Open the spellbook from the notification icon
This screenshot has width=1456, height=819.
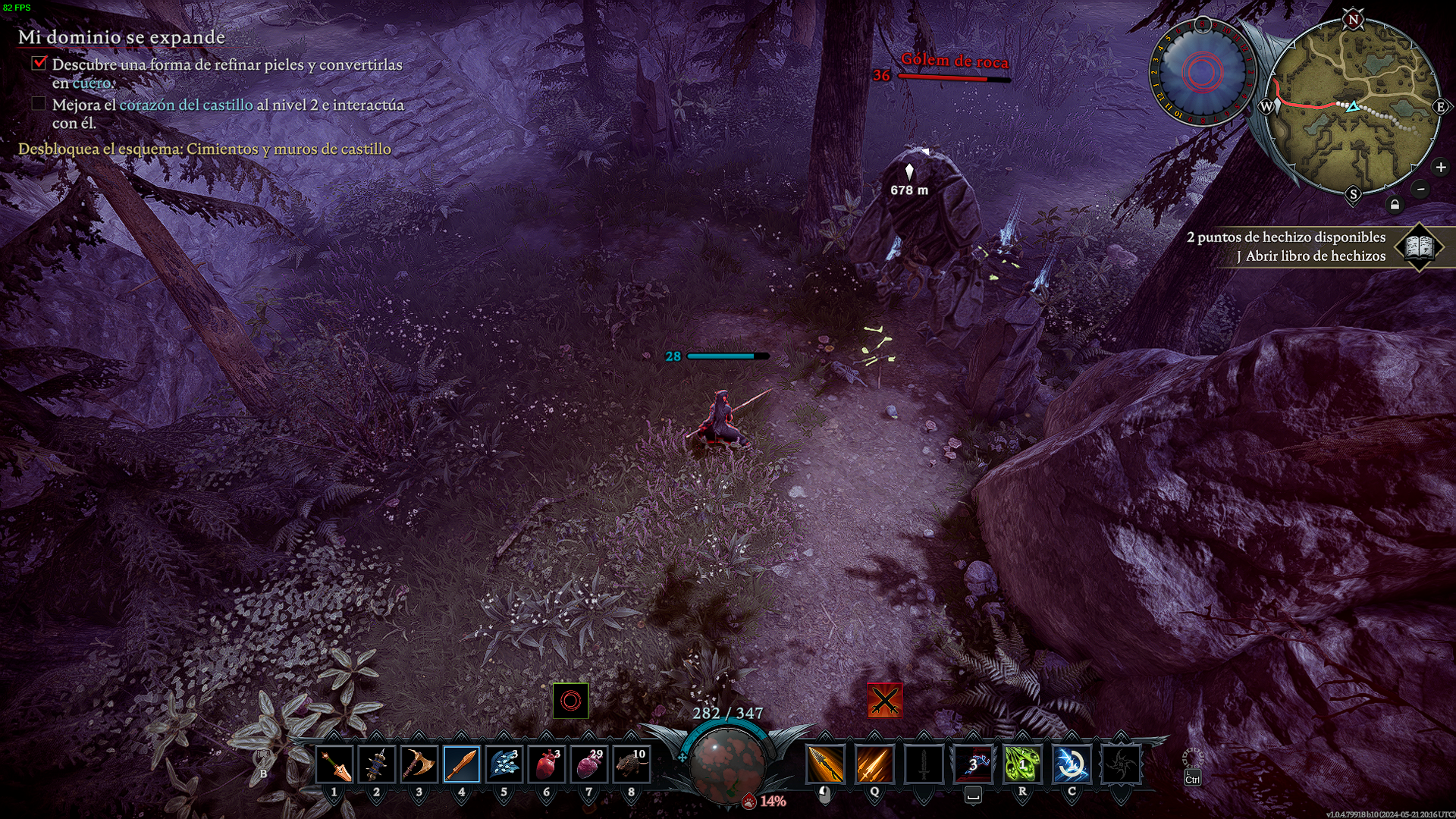click(x=1419, y=246)
